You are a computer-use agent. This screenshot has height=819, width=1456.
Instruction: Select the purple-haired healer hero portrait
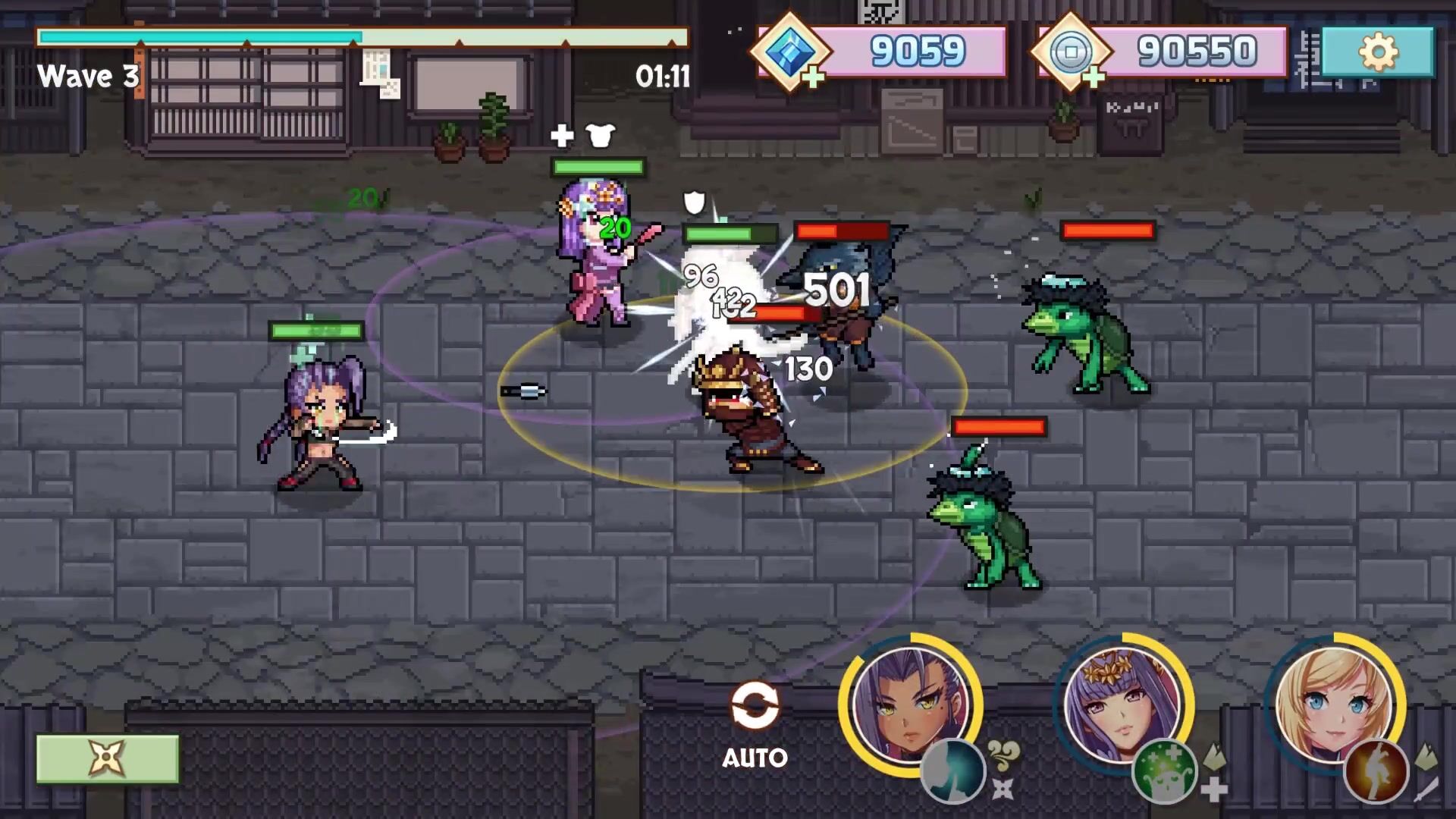(x=1121, y=701)
